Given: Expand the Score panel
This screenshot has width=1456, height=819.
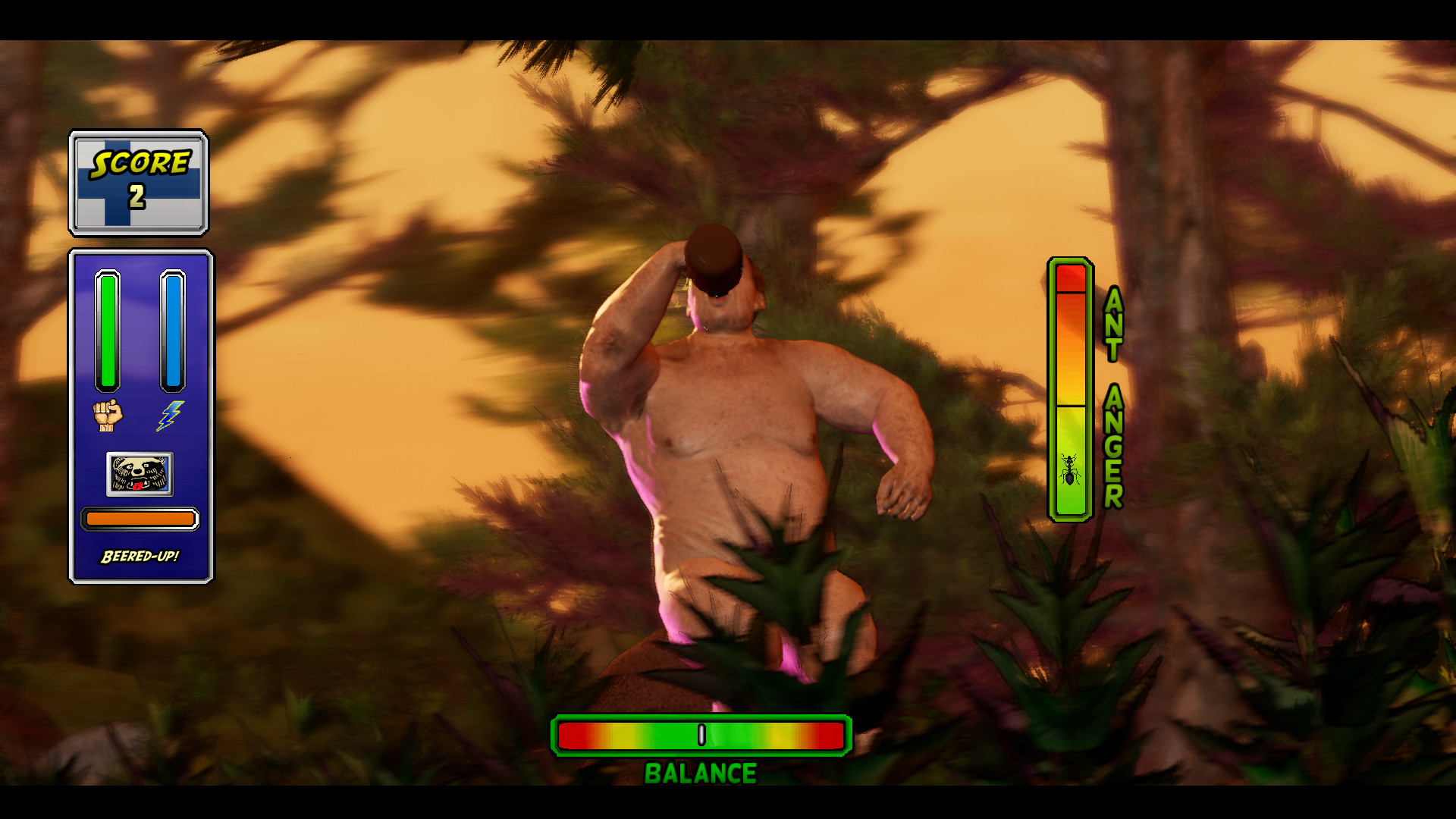Looking at the screenshot, I should coord(139,182).
